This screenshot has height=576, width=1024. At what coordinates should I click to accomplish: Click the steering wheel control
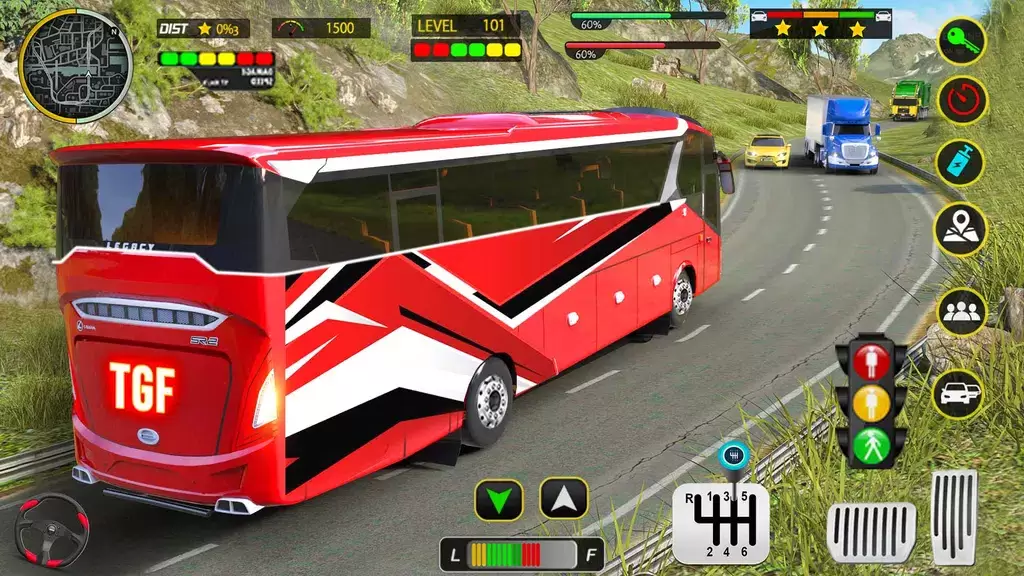coord(51,531)
